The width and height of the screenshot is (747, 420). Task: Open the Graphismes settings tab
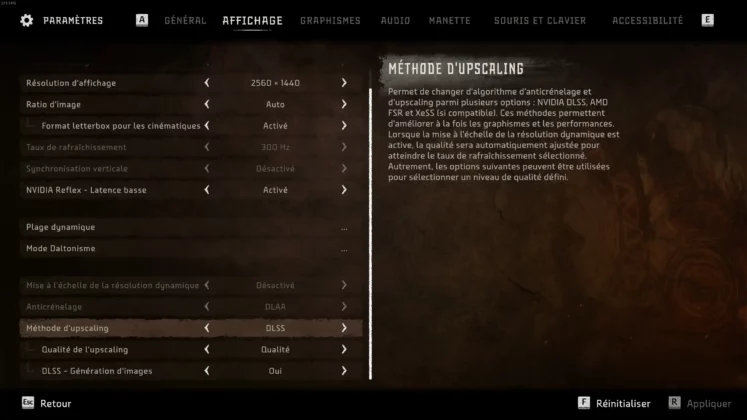[330, 20]
